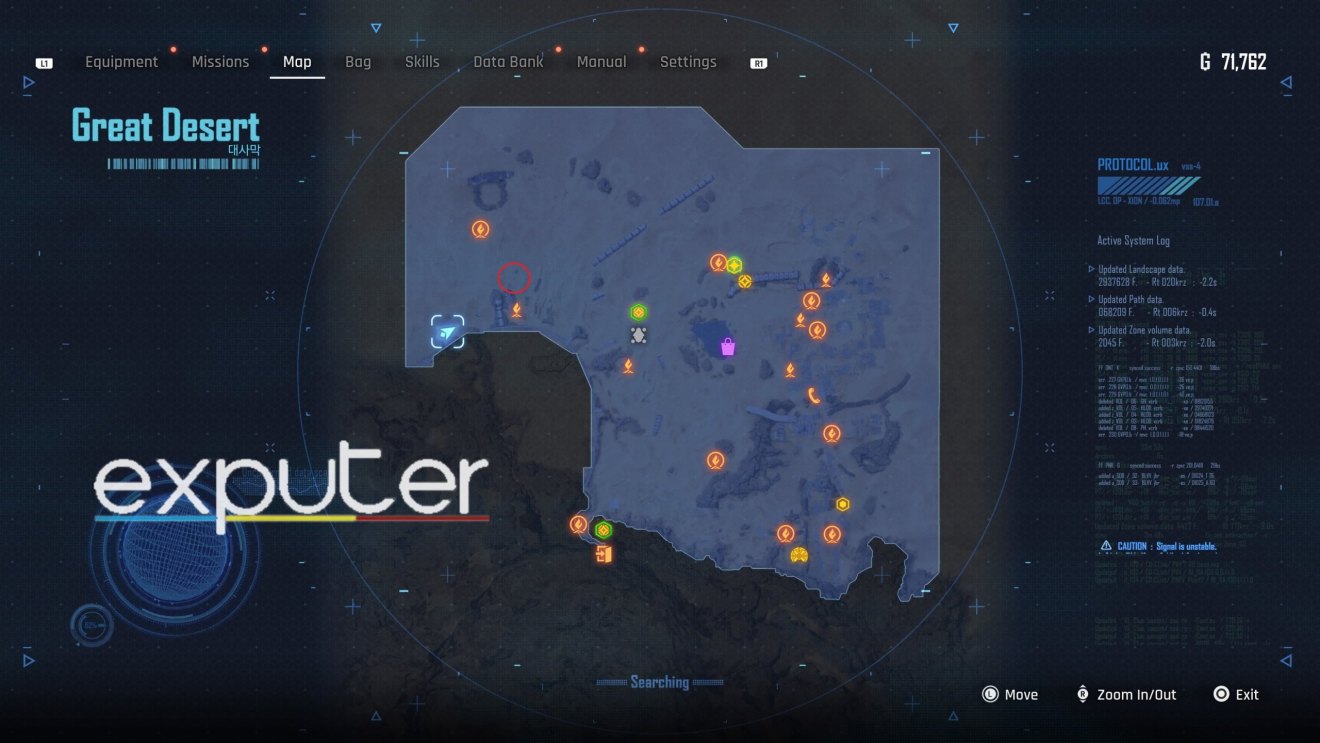Select the blue player arrow marker
The image size is (1320, 743).
448,332
